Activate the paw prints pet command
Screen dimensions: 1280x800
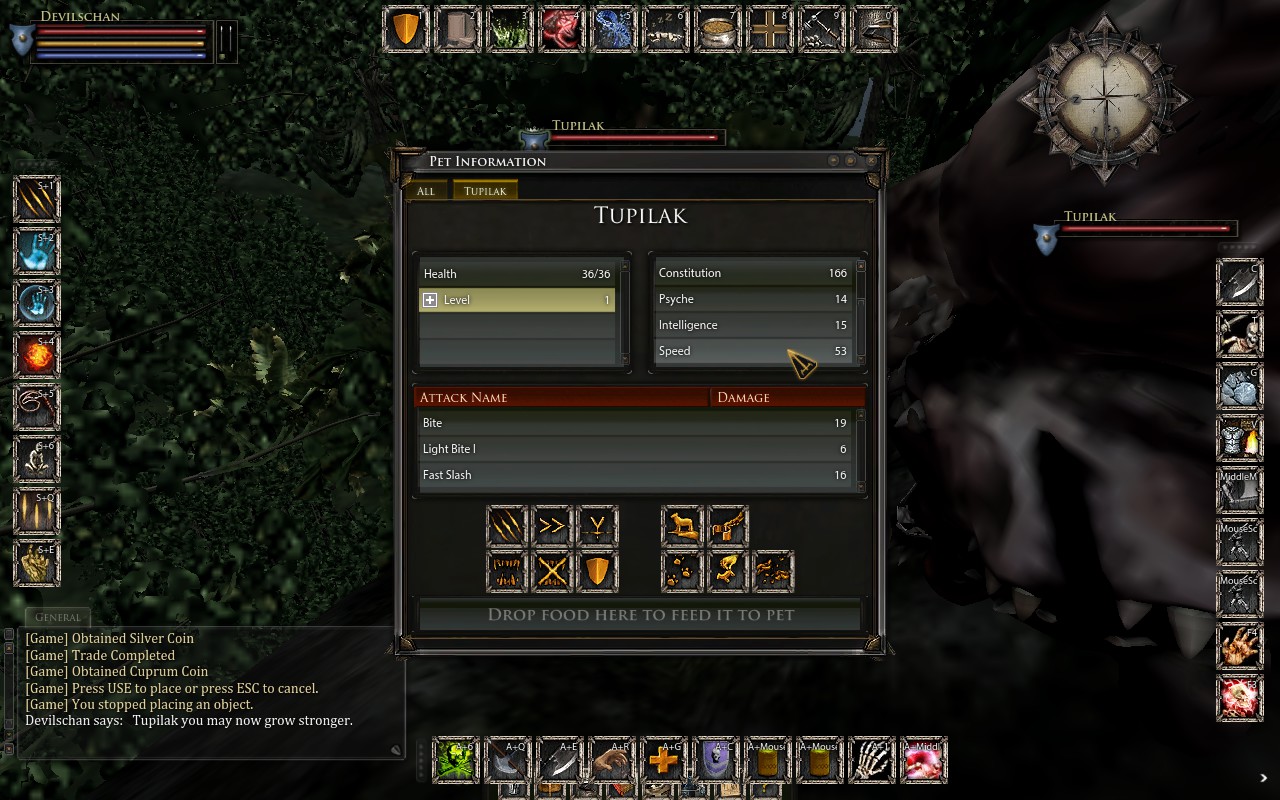[x=682, y=571]
